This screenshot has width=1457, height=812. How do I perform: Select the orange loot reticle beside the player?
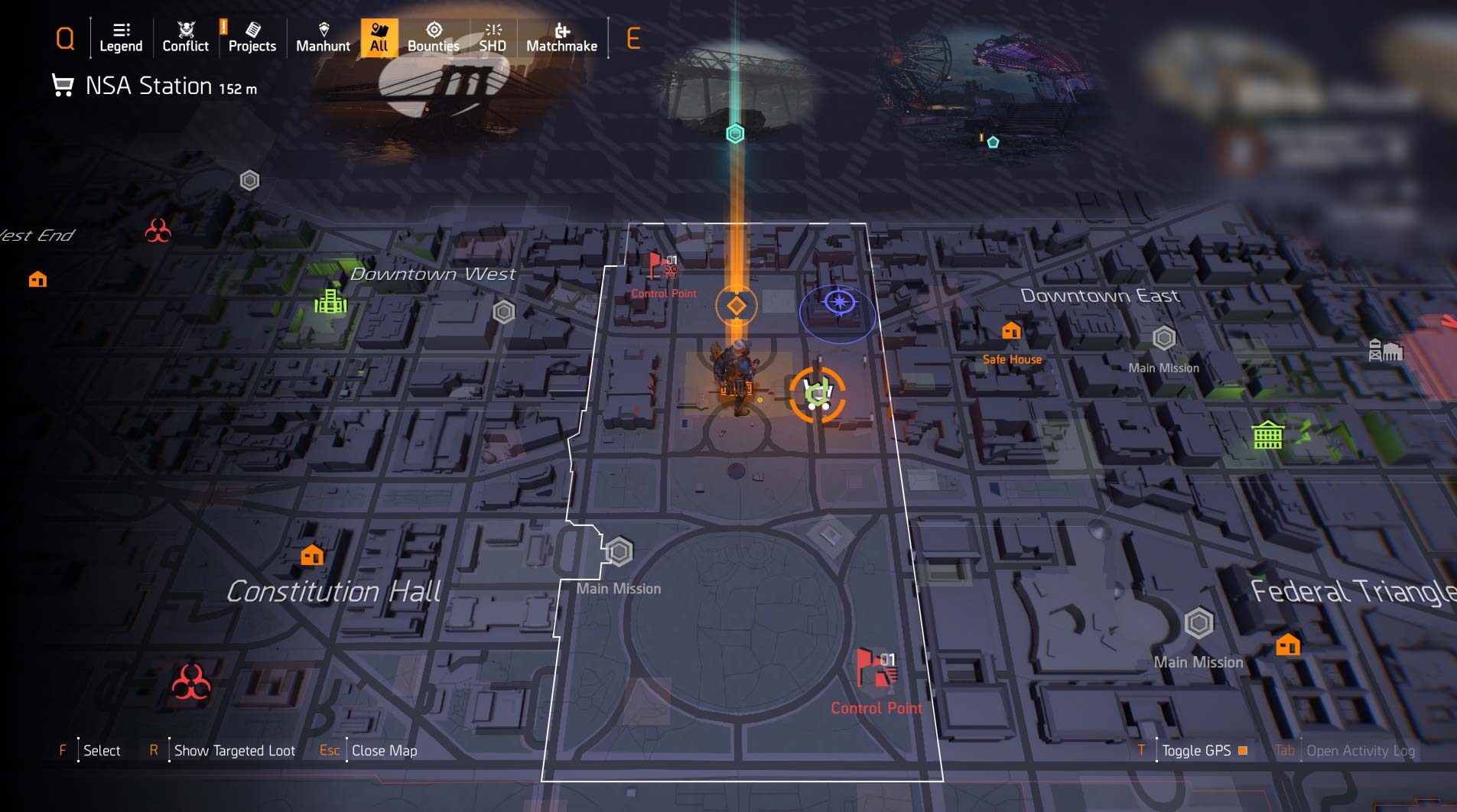[x=817, y=392]
